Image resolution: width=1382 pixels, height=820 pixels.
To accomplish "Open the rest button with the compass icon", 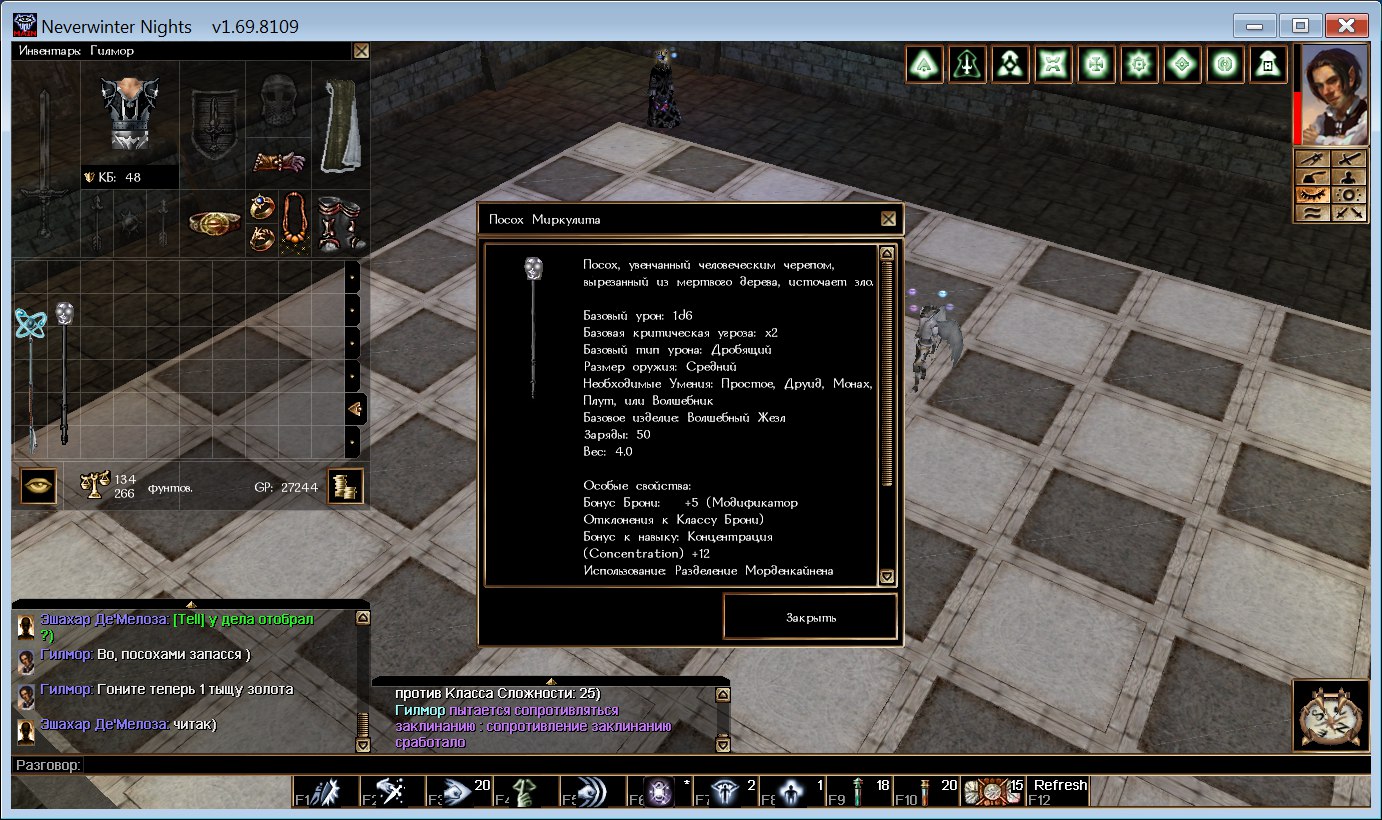I will pyautogui.click(x=1331, y=715).
